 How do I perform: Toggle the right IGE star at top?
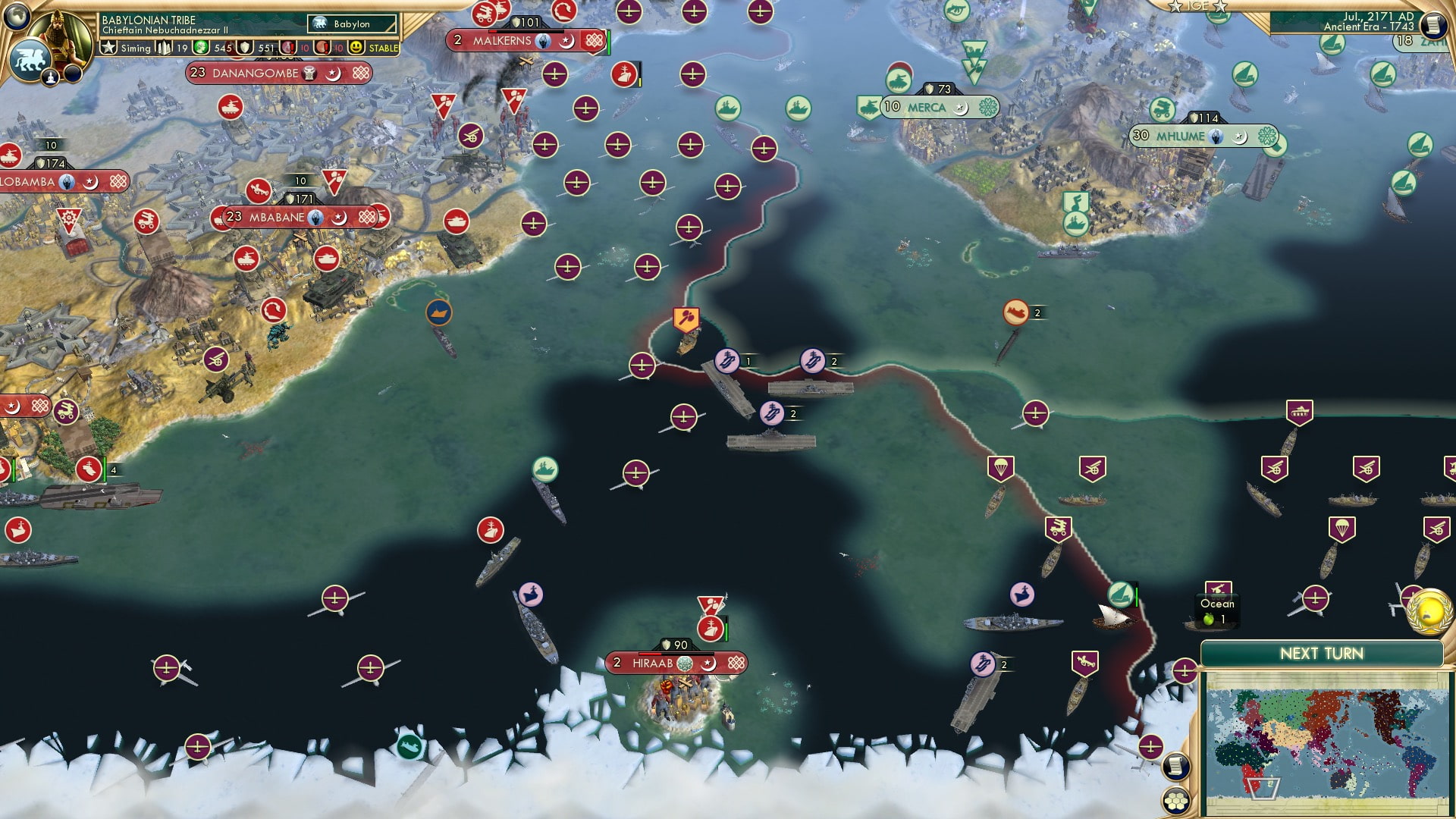point(1219,7)
